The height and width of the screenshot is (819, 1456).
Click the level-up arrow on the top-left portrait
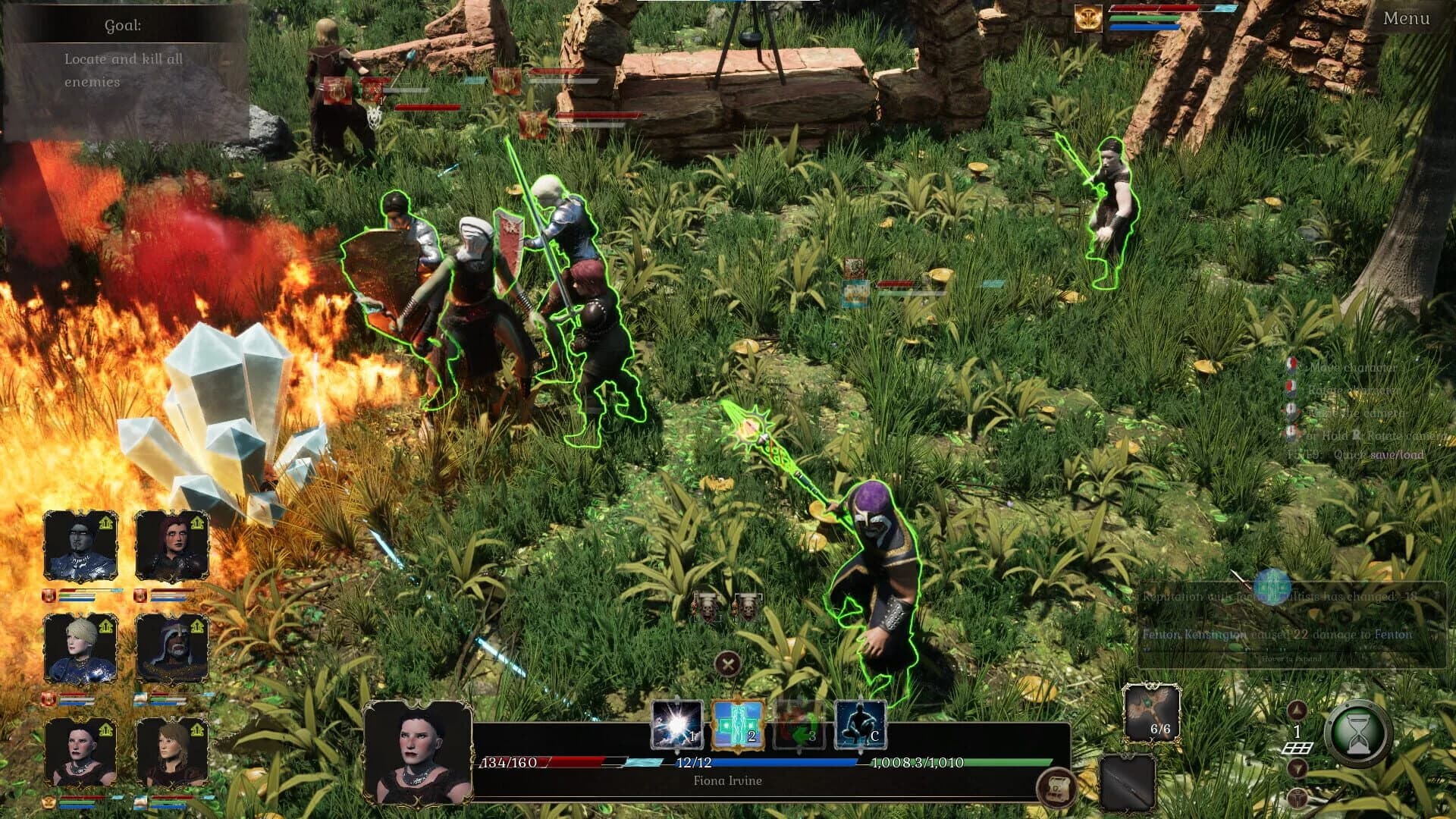(105, 522)
